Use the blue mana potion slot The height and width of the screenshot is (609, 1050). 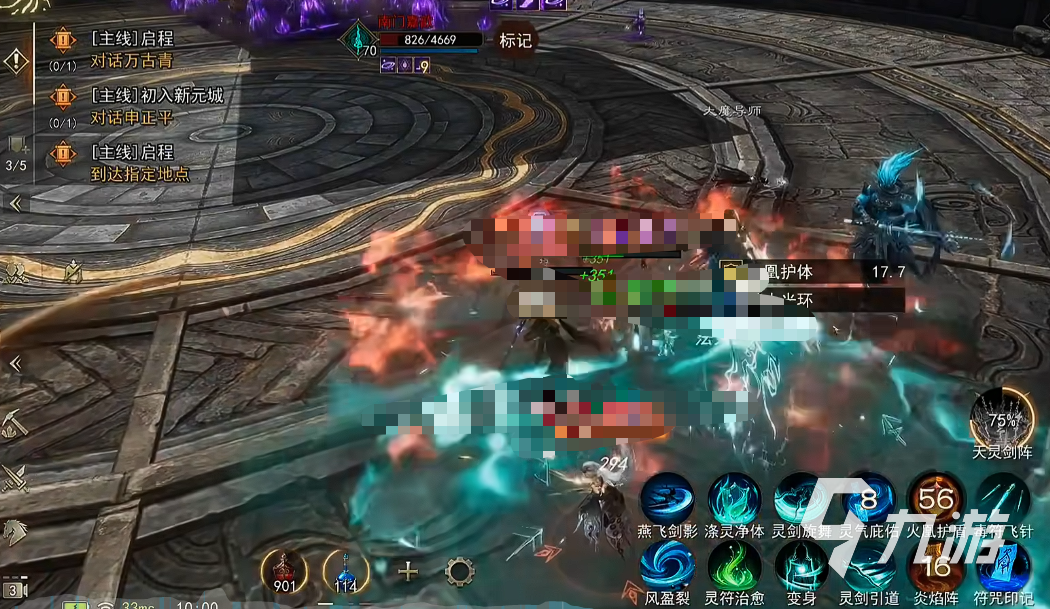coord(346,570)
